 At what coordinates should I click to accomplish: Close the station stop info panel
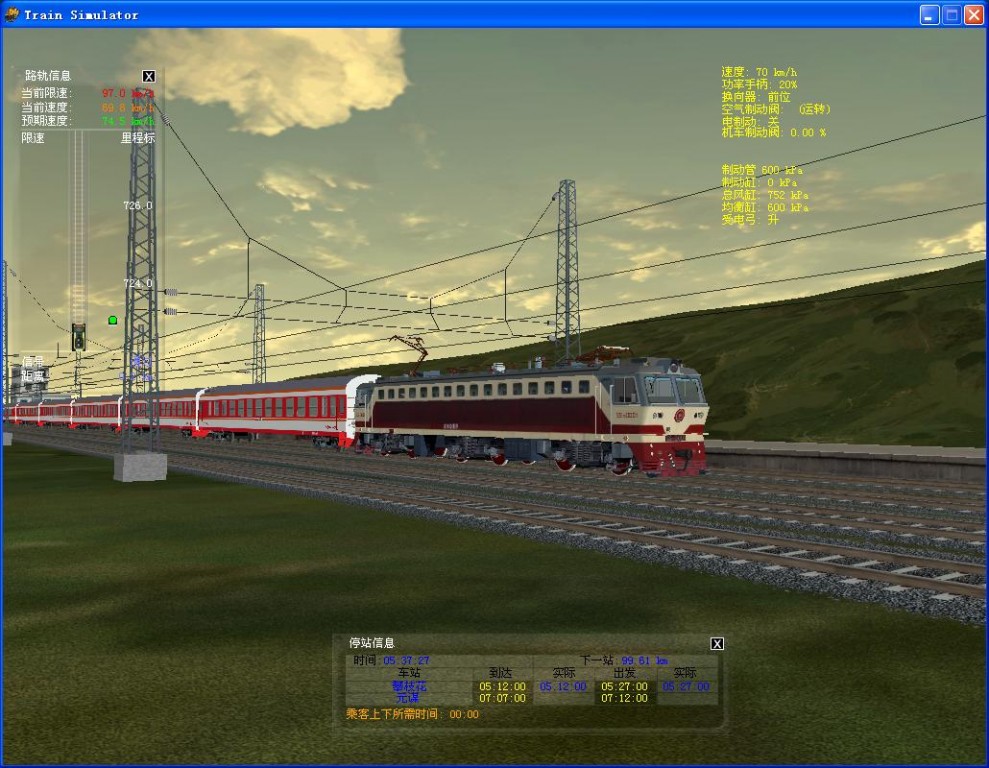pos(716,643)
